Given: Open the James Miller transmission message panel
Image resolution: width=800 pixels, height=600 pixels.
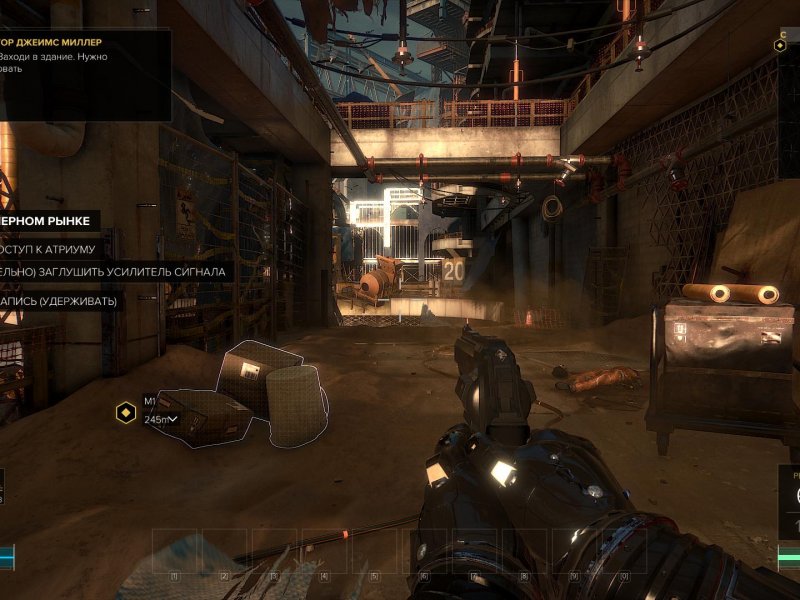Looking at the screenshot, I should (x=84, y=75).
